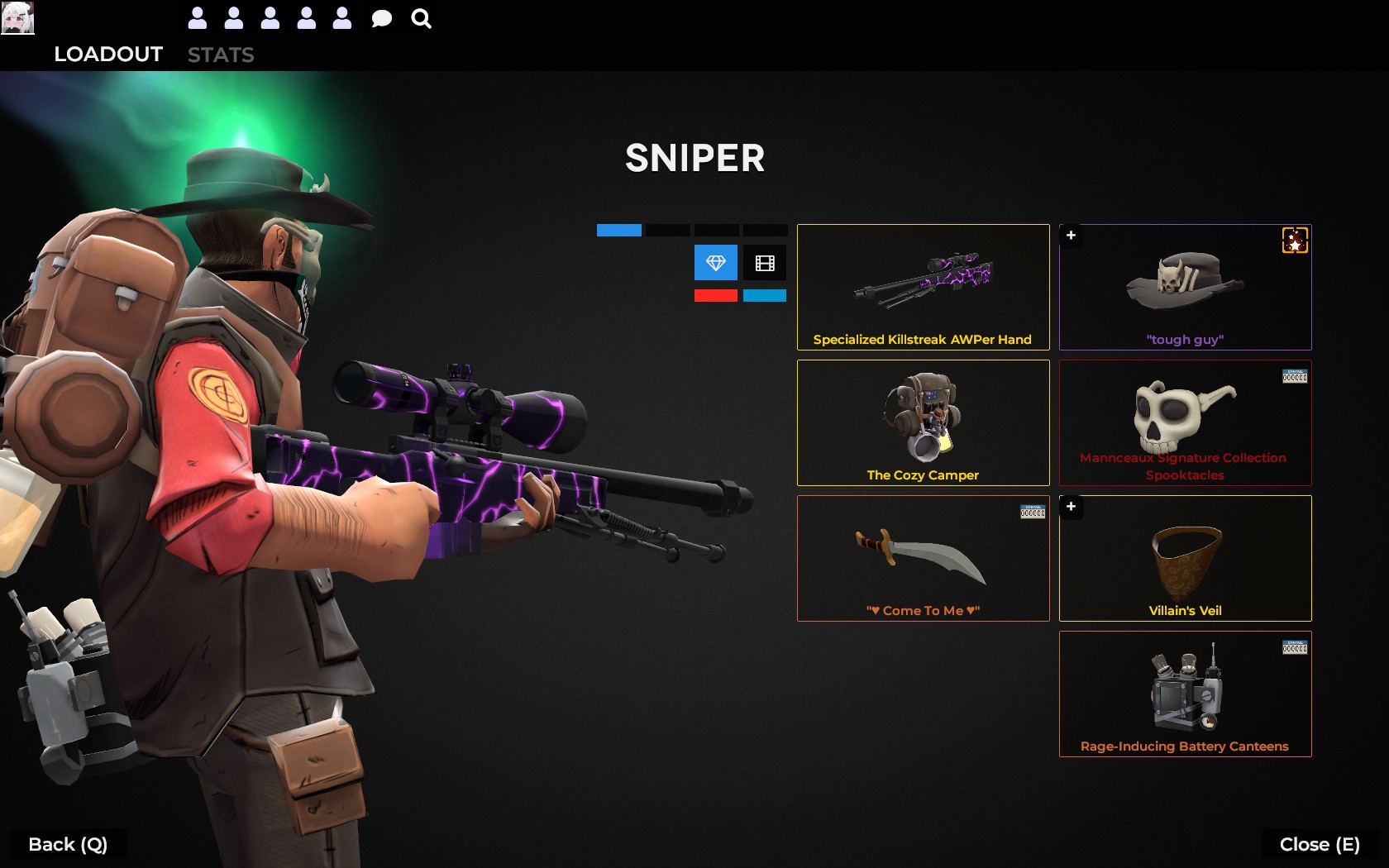1389x868 pixels.
Task: Select the diamond loadout style icon
Action: pyautogui.click(x=715, y=263)
